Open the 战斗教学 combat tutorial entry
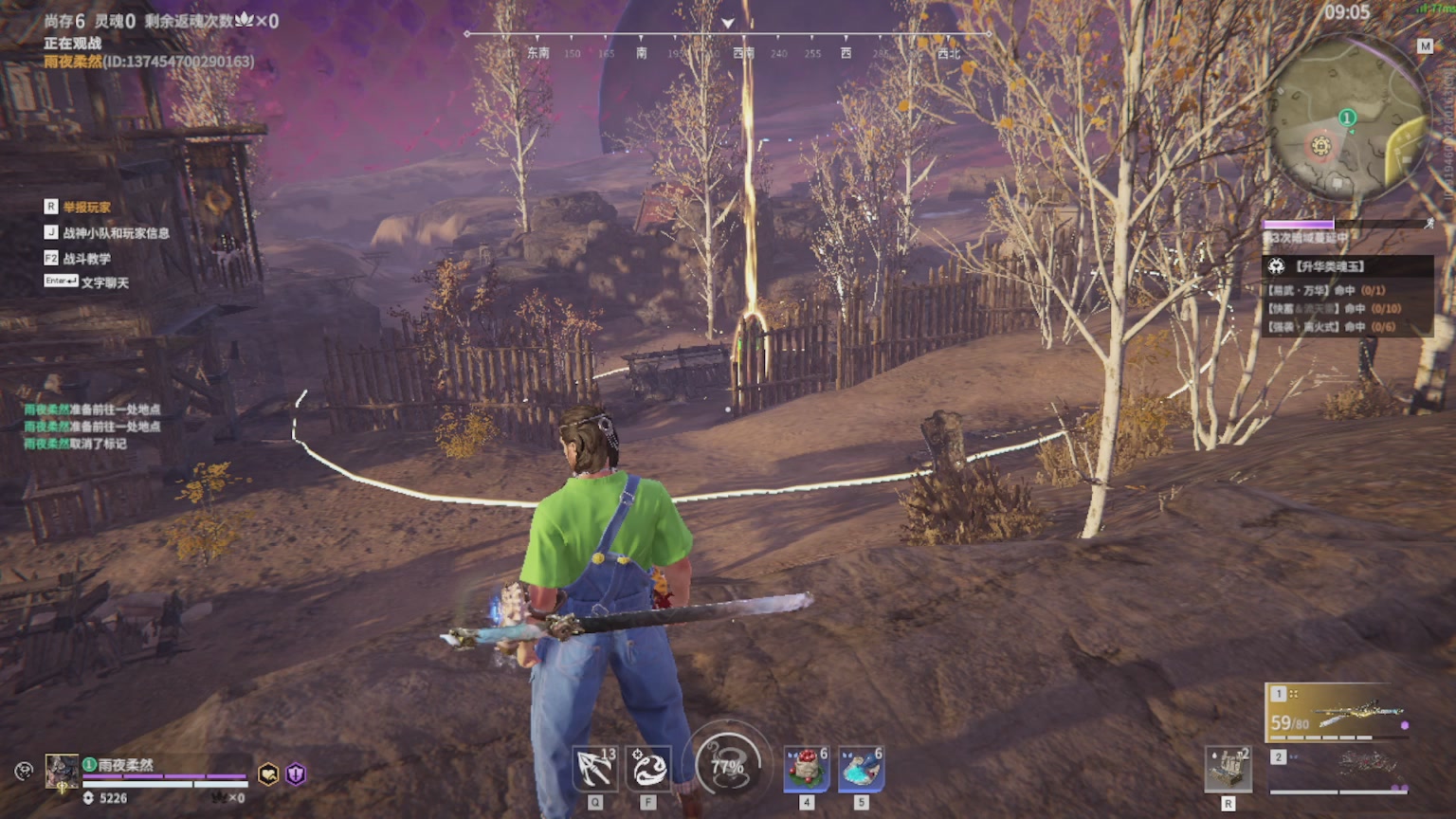Viewport: 1456px width, 819px height. 86,258
